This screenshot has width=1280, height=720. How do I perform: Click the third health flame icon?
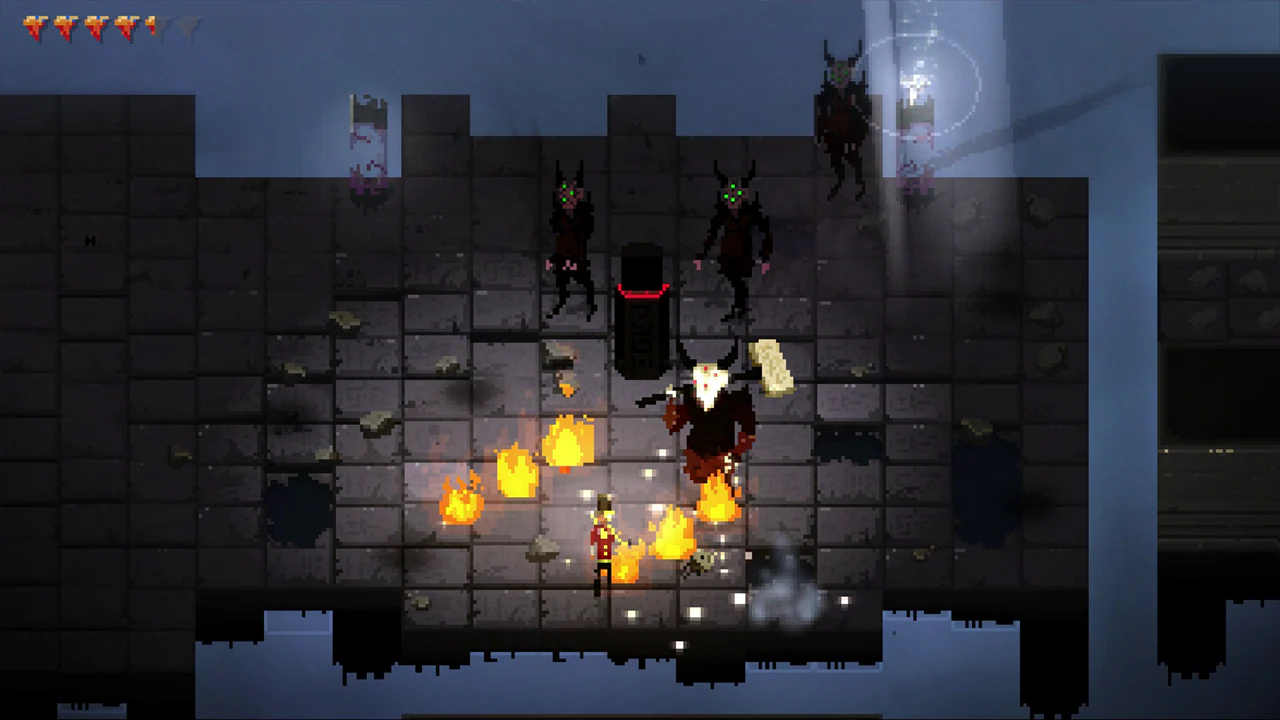click(x=94, y=27)
